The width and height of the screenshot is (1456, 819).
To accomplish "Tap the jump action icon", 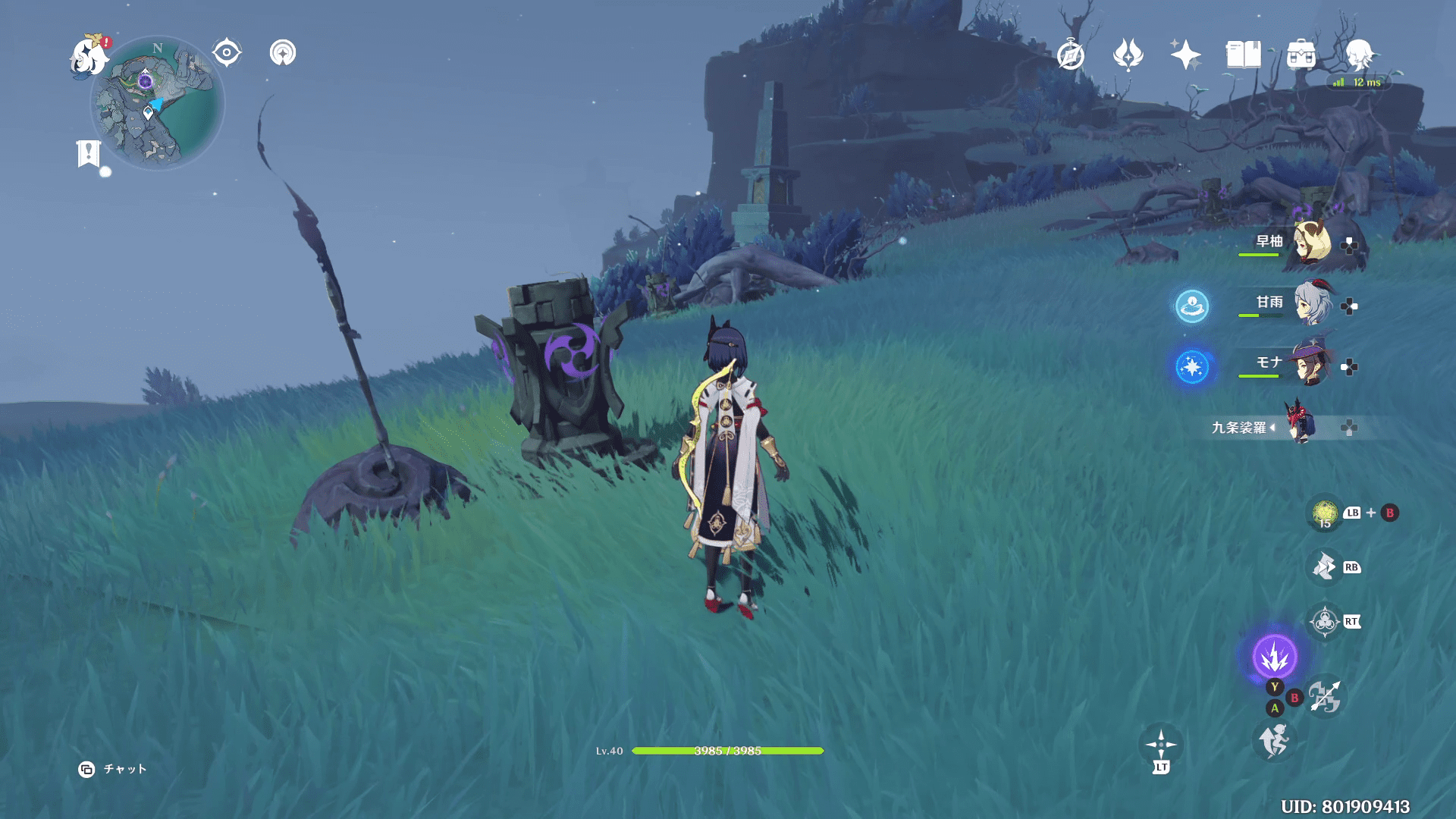I will tap(1274, 741).
